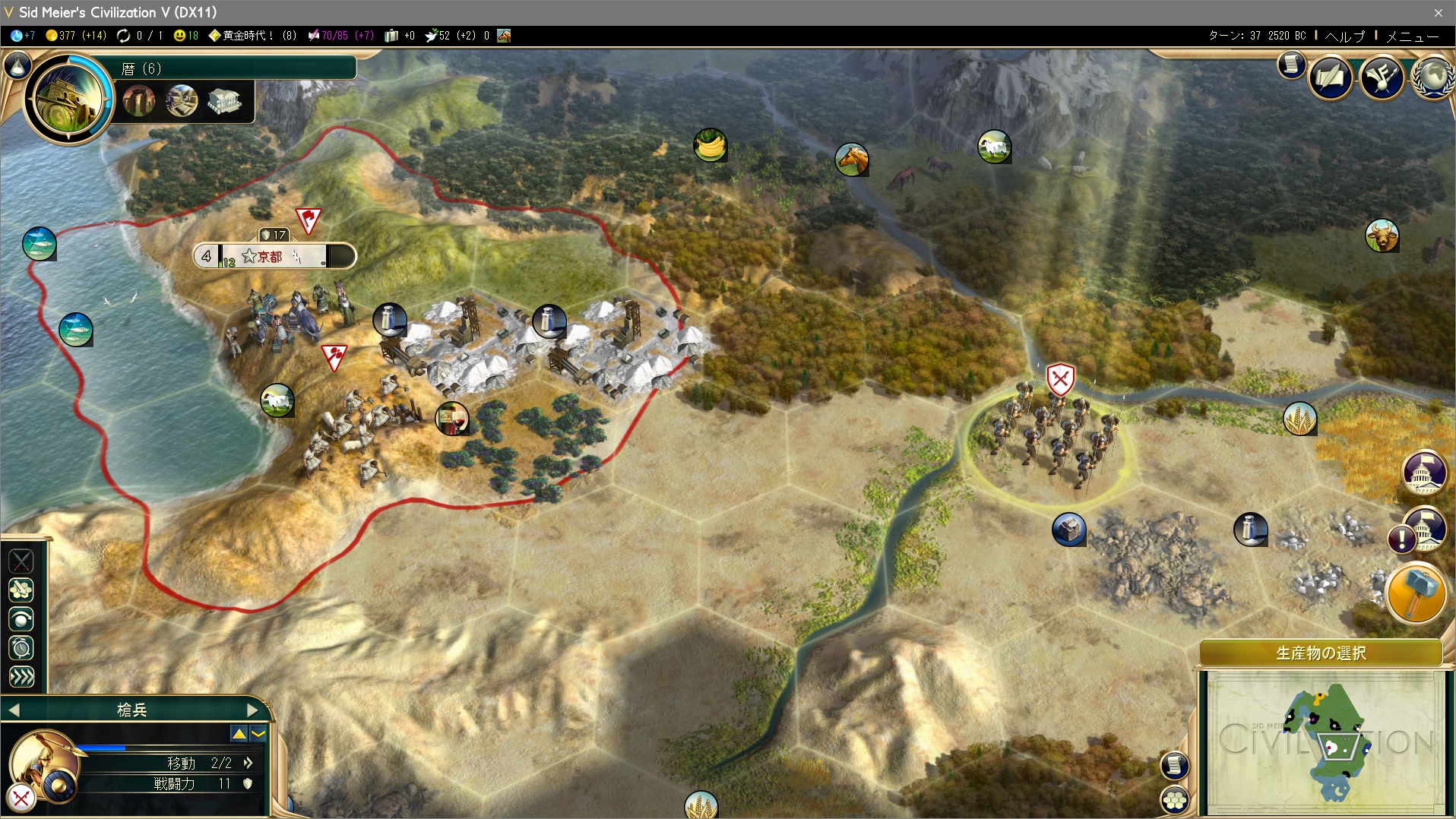Click the hammer production notification

(x=1416, y=593)
